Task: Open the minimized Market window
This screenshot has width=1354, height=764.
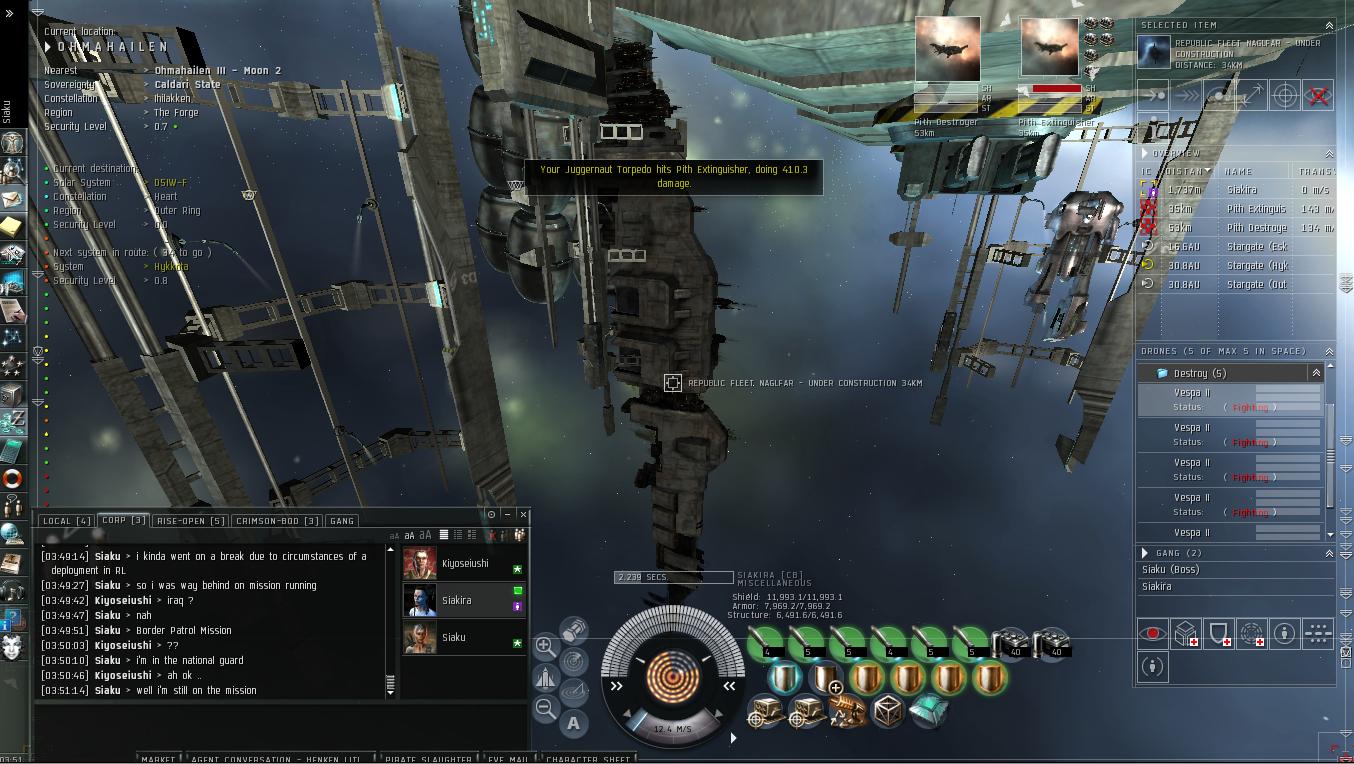Action: click(x=158, y=759)
